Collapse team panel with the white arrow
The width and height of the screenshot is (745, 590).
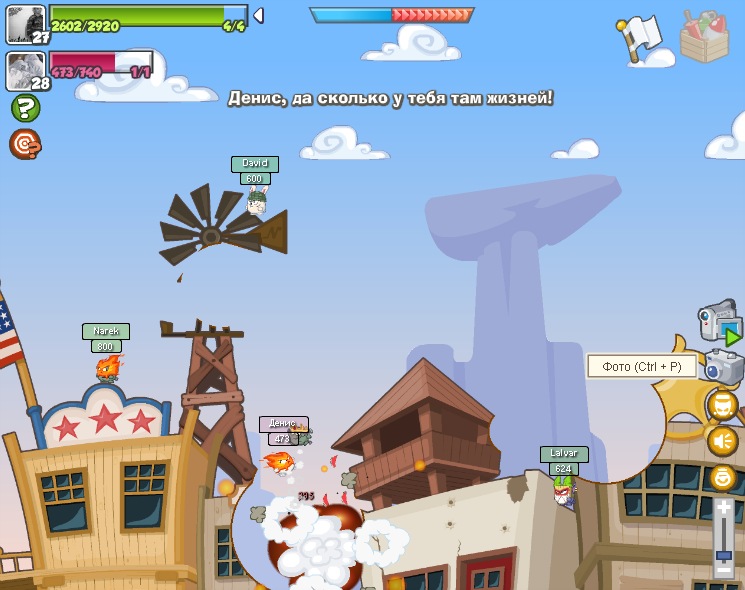coord(258,15)
